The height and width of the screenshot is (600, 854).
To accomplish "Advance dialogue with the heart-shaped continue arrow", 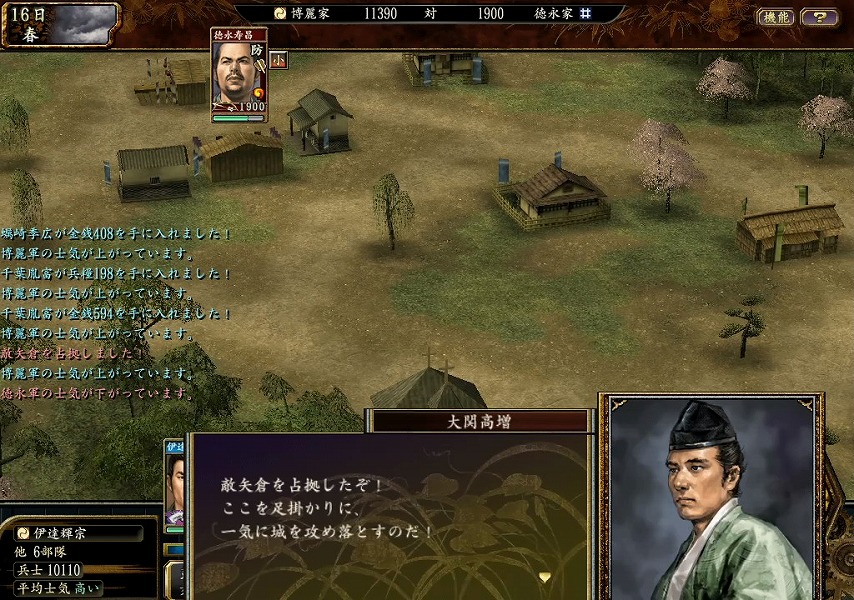I will coord(545,577).
